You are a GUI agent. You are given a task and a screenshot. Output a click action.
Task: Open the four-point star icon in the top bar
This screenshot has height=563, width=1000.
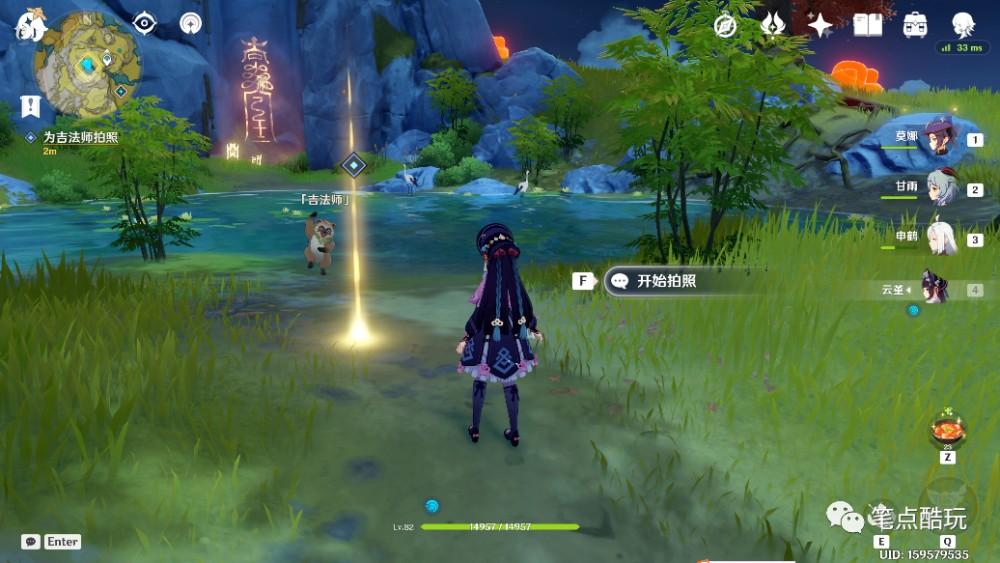click(820, 26)
